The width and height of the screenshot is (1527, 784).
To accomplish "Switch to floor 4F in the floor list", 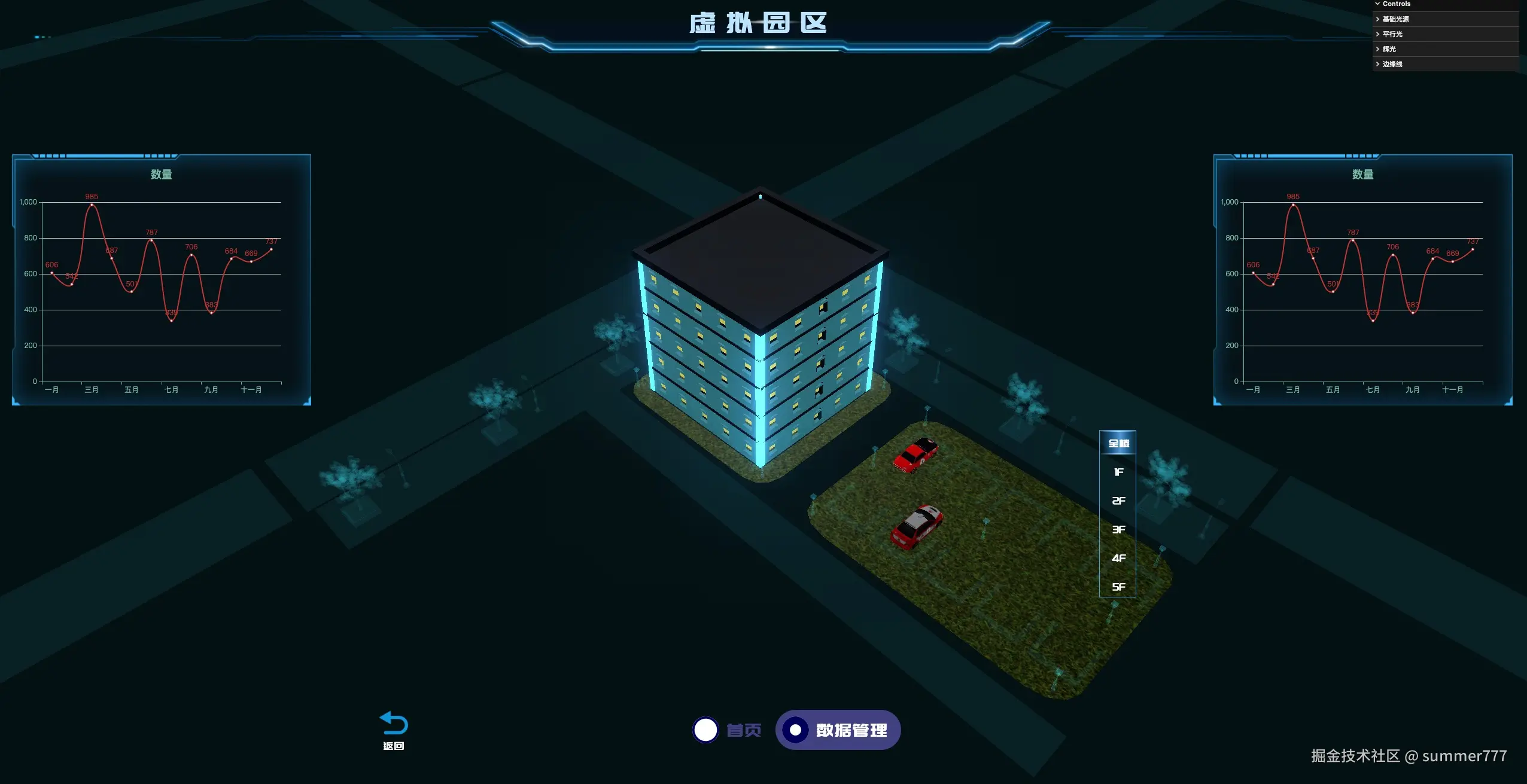I will 1118,558.
